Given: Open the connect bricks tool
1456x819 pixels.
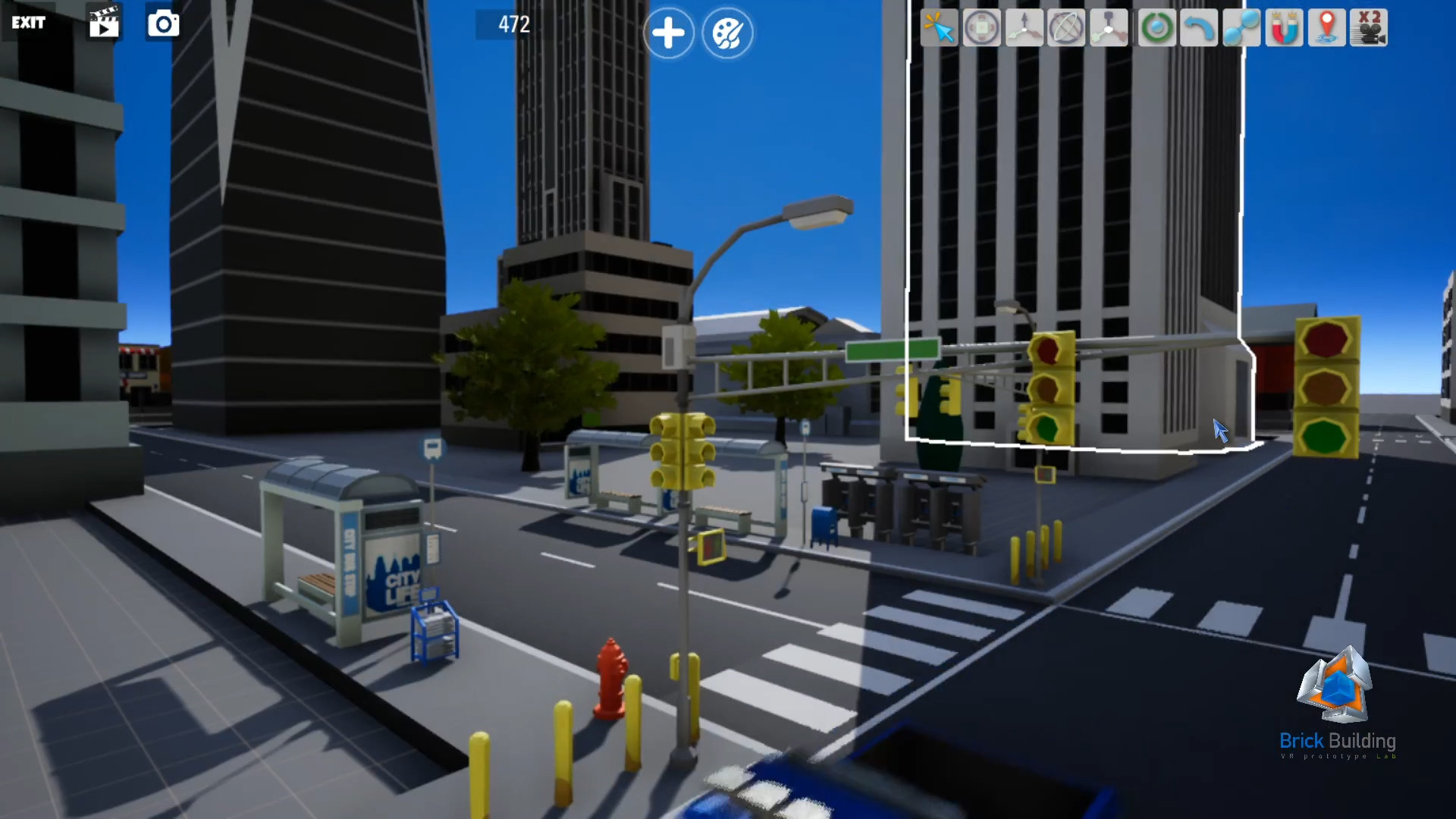Looking at the screenshot, I should [x=1241, y=27].
